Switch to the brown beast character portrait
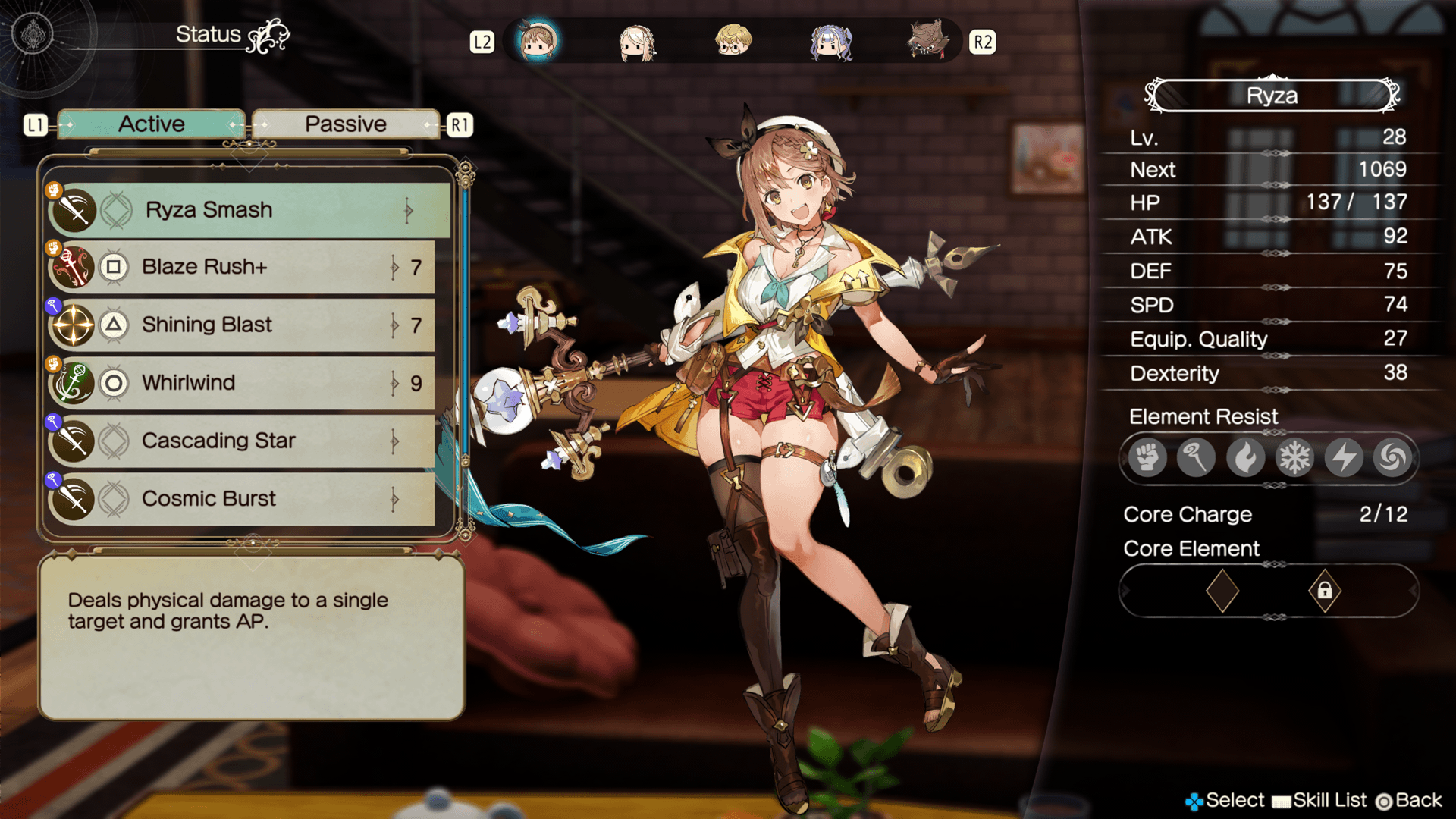Image resolution: width=1456 pixels, height=819 pixels. pyautogui.click(x=927, y=41)
